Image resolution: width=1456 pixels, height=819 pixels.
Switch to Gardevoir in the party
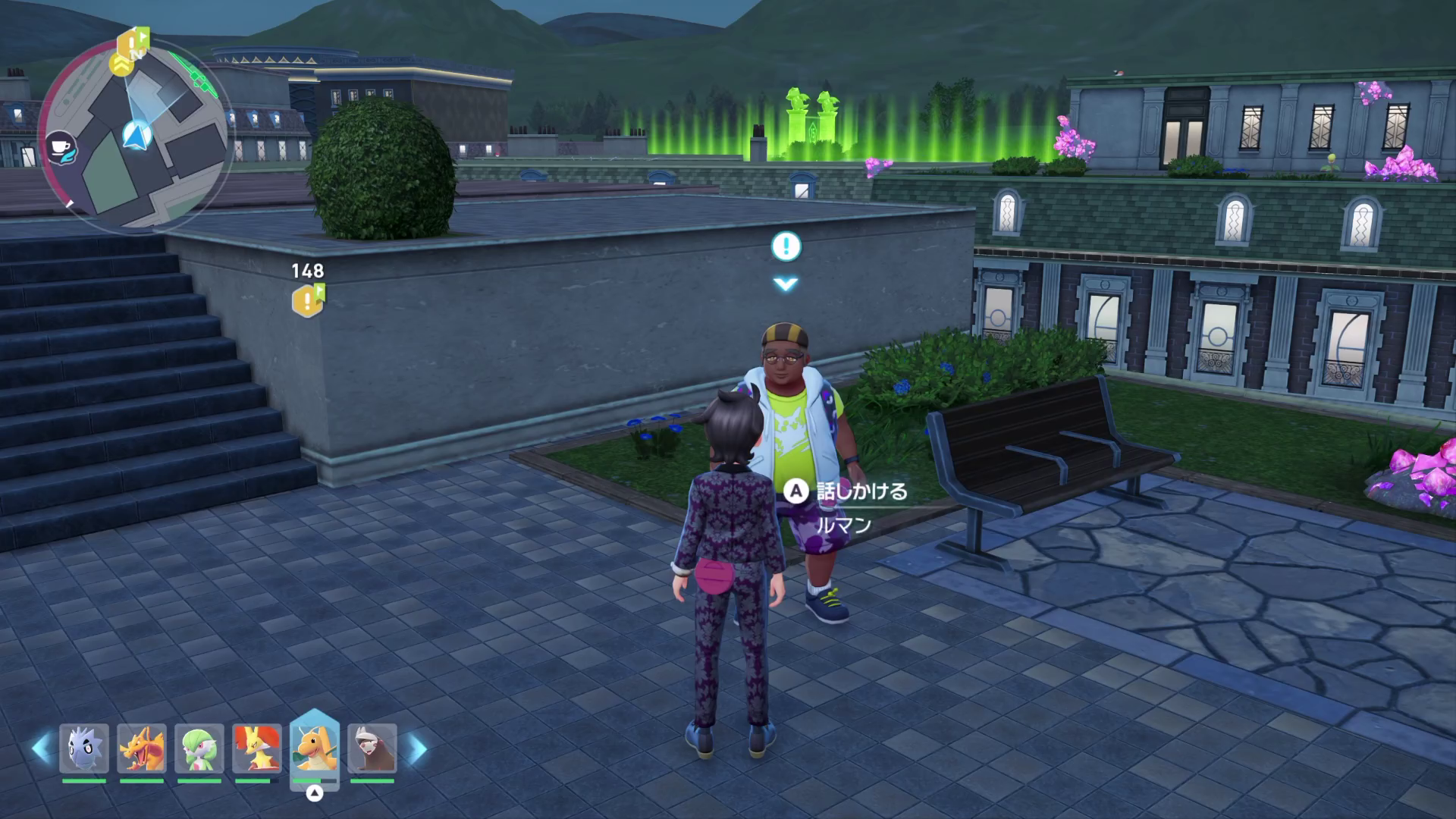pyautogui.click(x=199, y=748)
